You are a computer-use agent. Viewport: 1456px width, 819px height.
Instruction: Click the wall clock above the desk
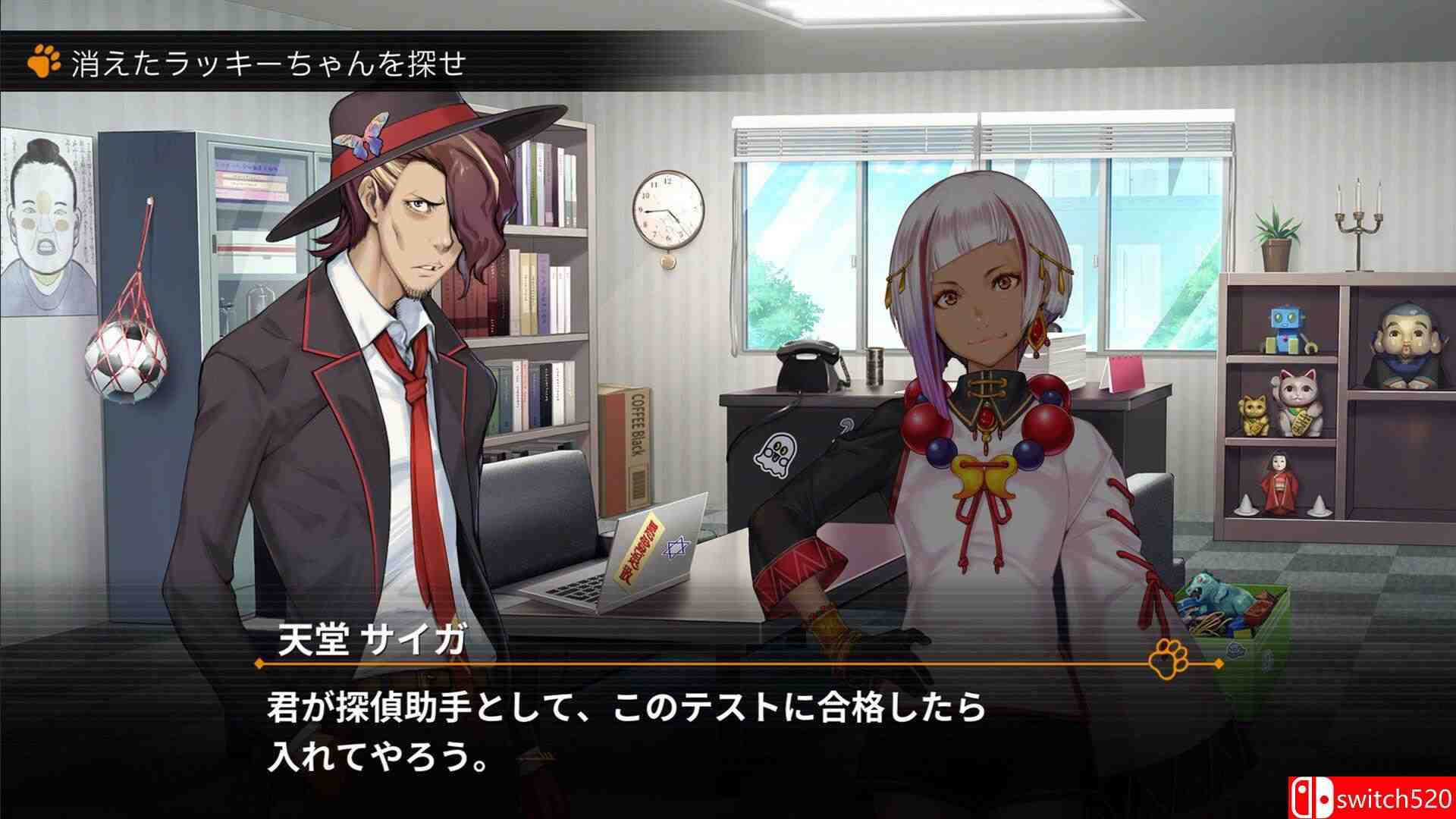667,210
